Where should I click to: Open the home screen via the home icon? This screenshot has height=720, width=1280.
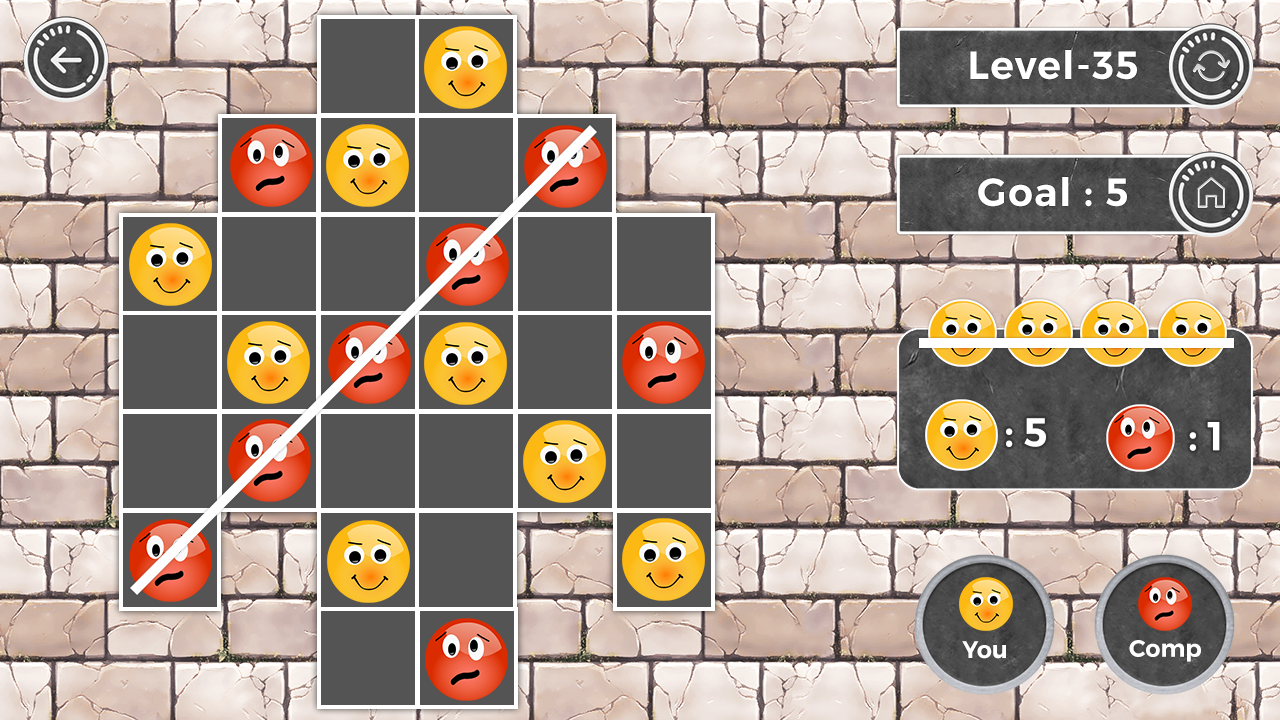[1208, 192]
